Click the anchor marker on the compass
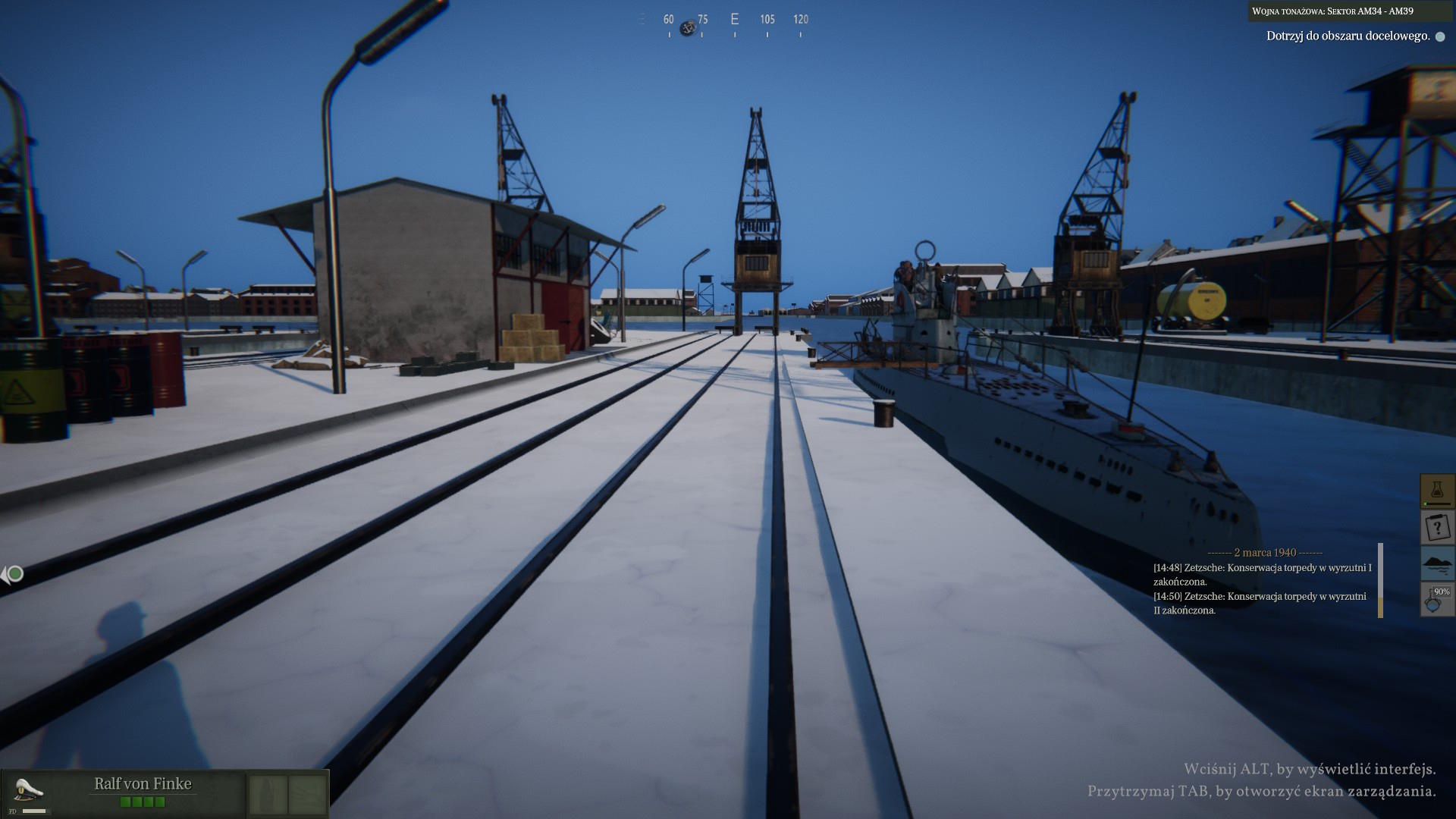Image resolution: width=1456 pixels, height=819 pixels. (688, 28)
